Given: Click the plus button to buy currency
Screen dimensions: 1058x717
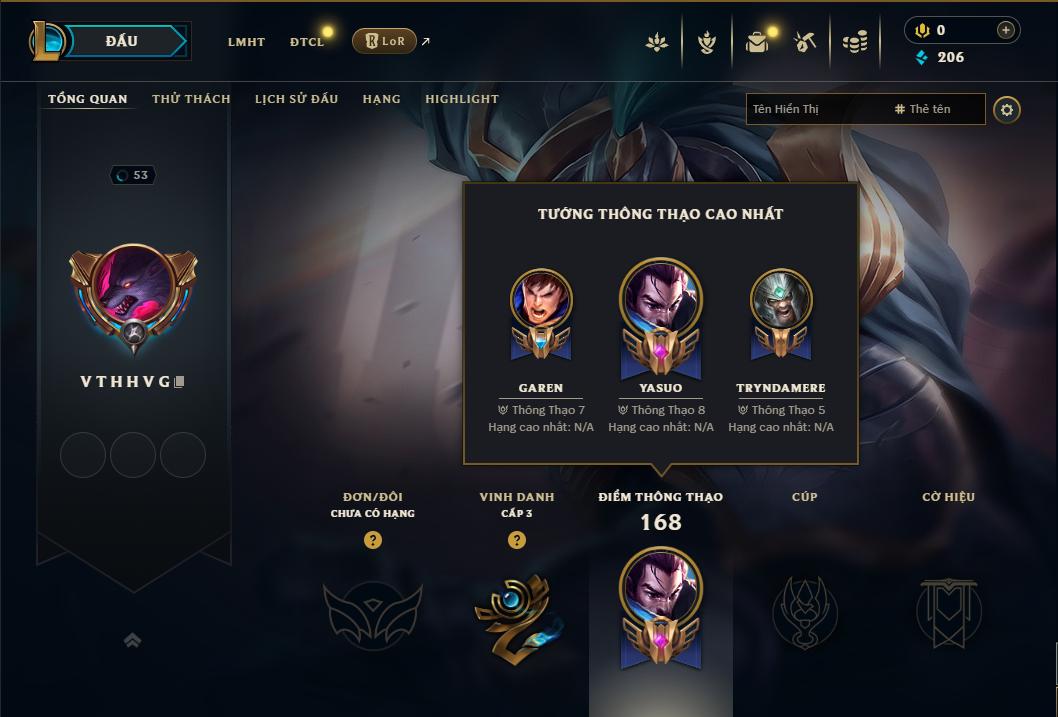Looking at the screenshot, I should pos(1005,30).
